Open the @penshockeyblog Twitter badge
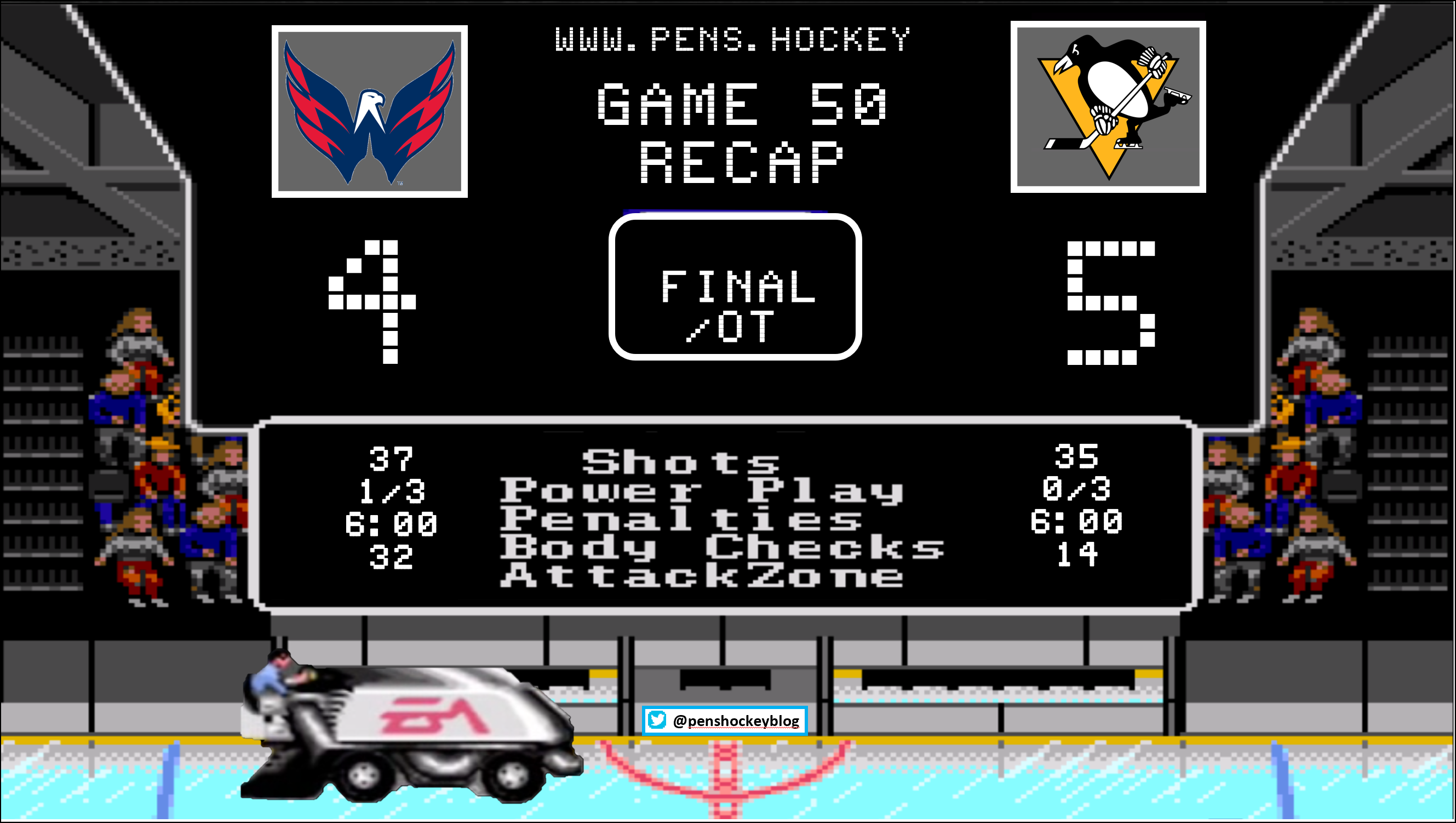The width and height of the screenshot is (1456, 823). pos(725,721)
